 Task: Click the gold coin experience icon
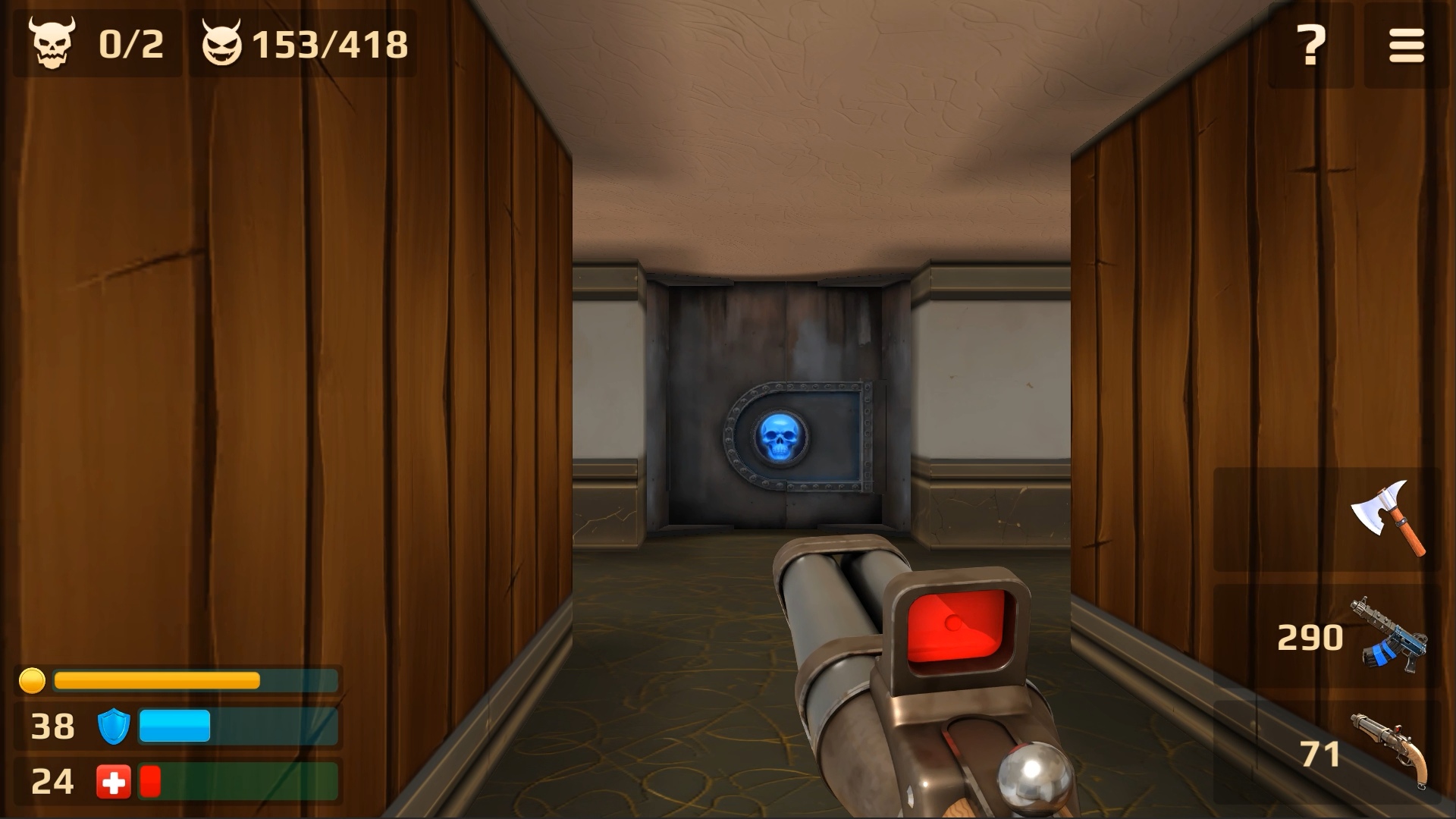(x=32, y=680)
